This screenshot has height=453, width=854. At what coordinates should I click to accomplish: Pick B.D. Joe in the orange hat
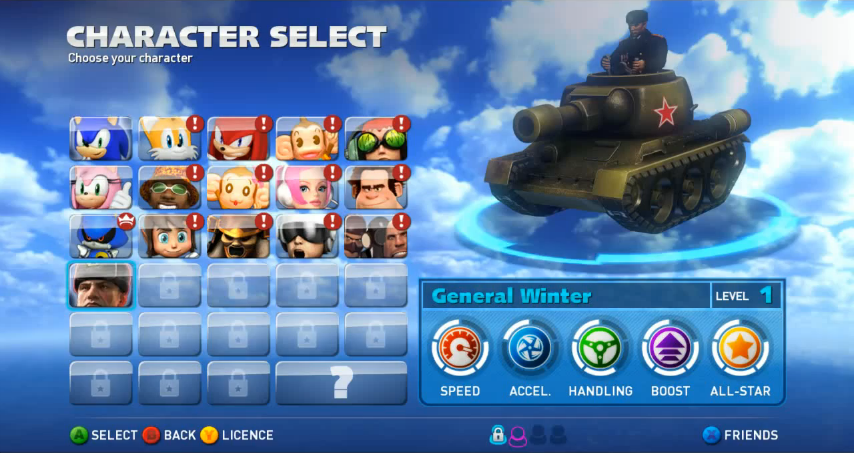[x=169, y=187]
